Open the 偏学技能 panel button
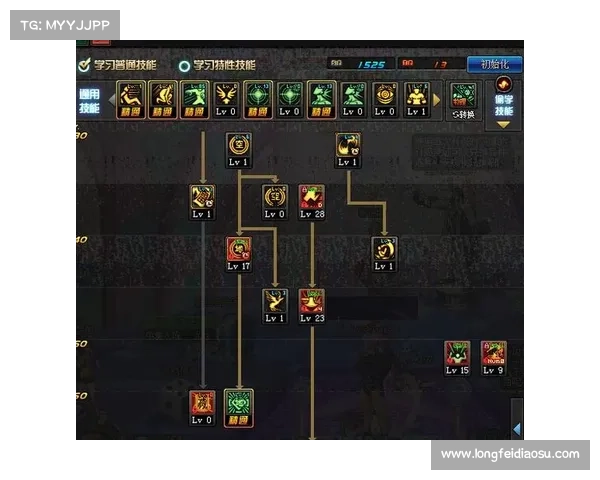This screenshot has width=600, height=480. (x=503, y=104)
